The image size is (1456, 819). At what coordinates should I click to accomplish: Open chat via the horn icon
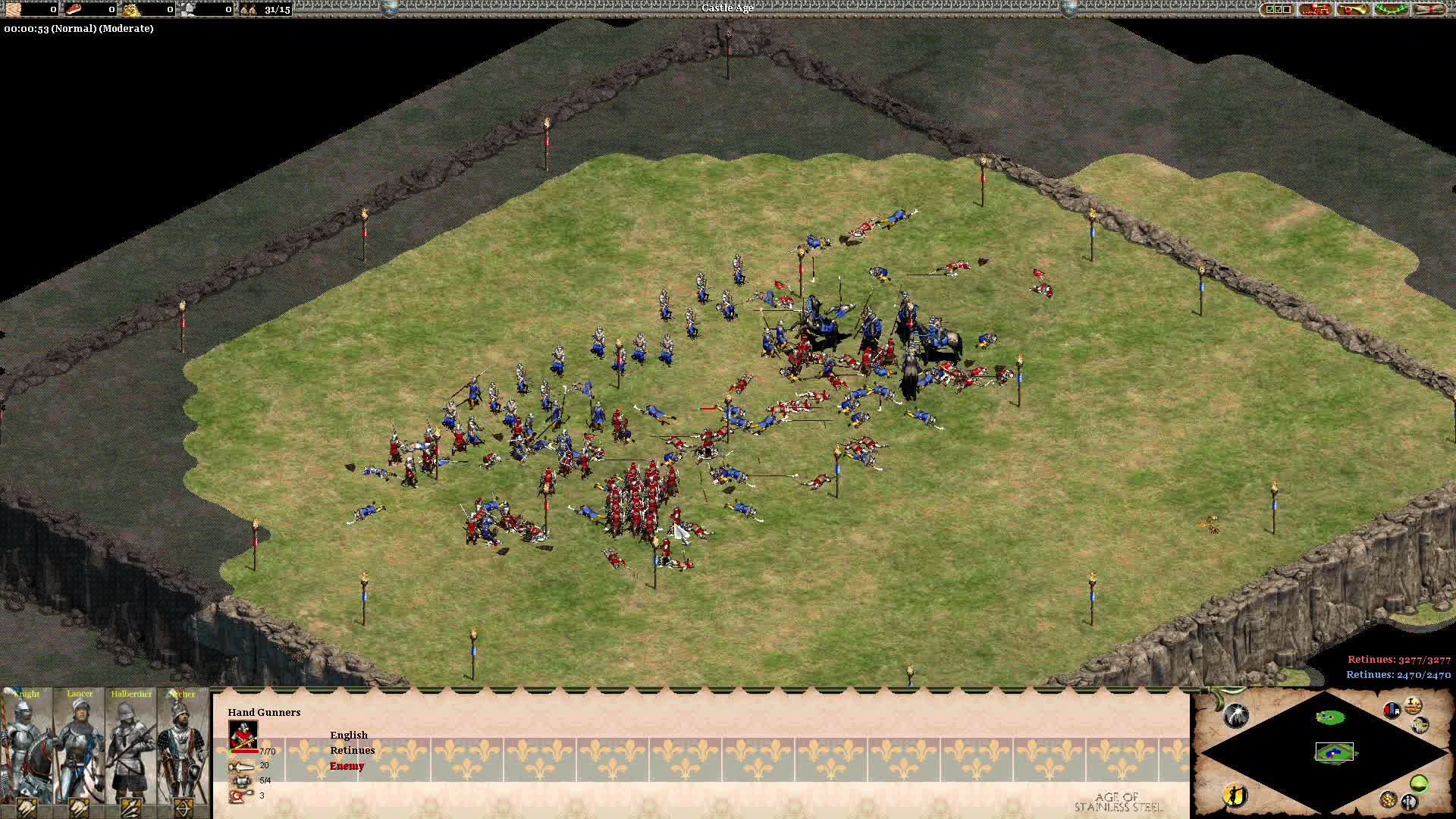(x=1354, y=10)
